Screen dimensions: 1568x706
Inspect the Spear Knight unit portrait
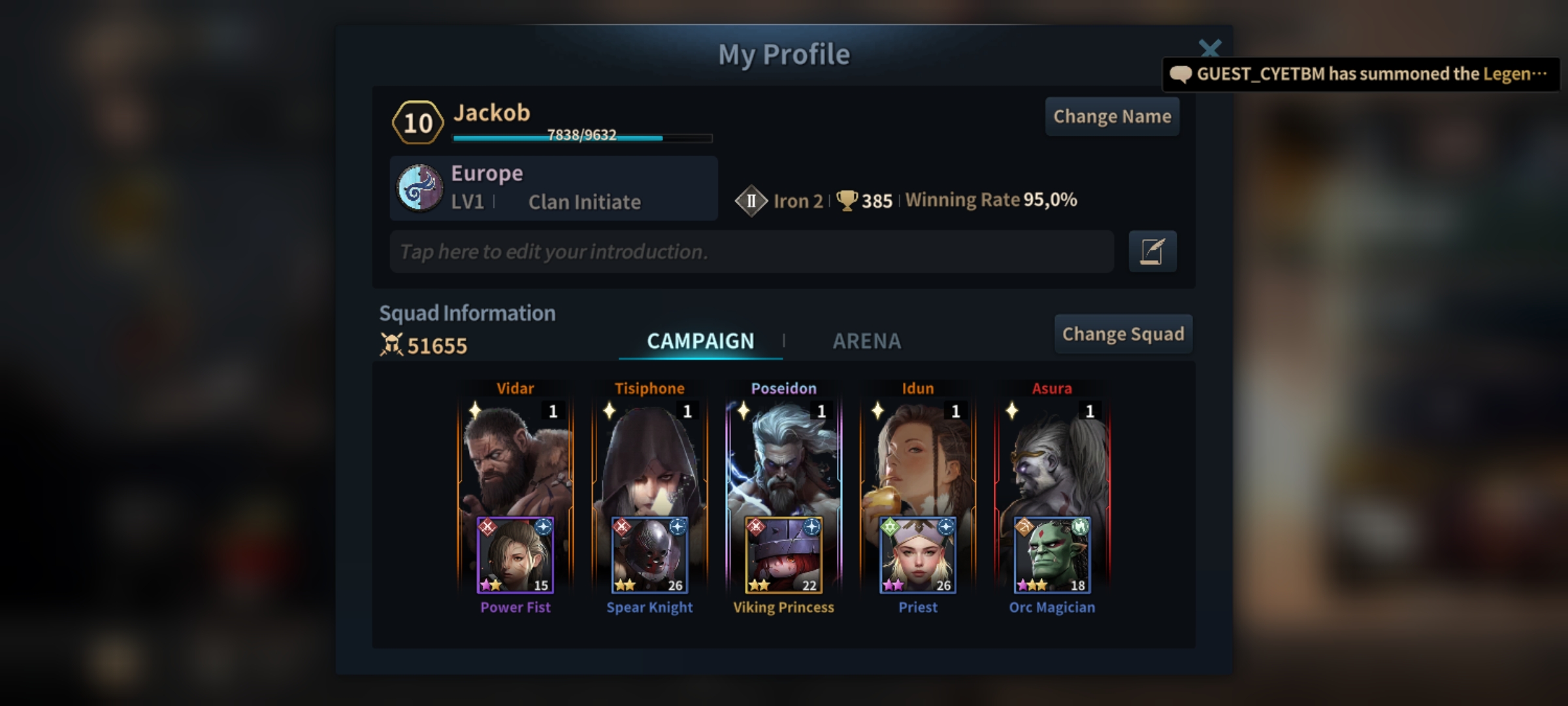[x=649, y=556]
